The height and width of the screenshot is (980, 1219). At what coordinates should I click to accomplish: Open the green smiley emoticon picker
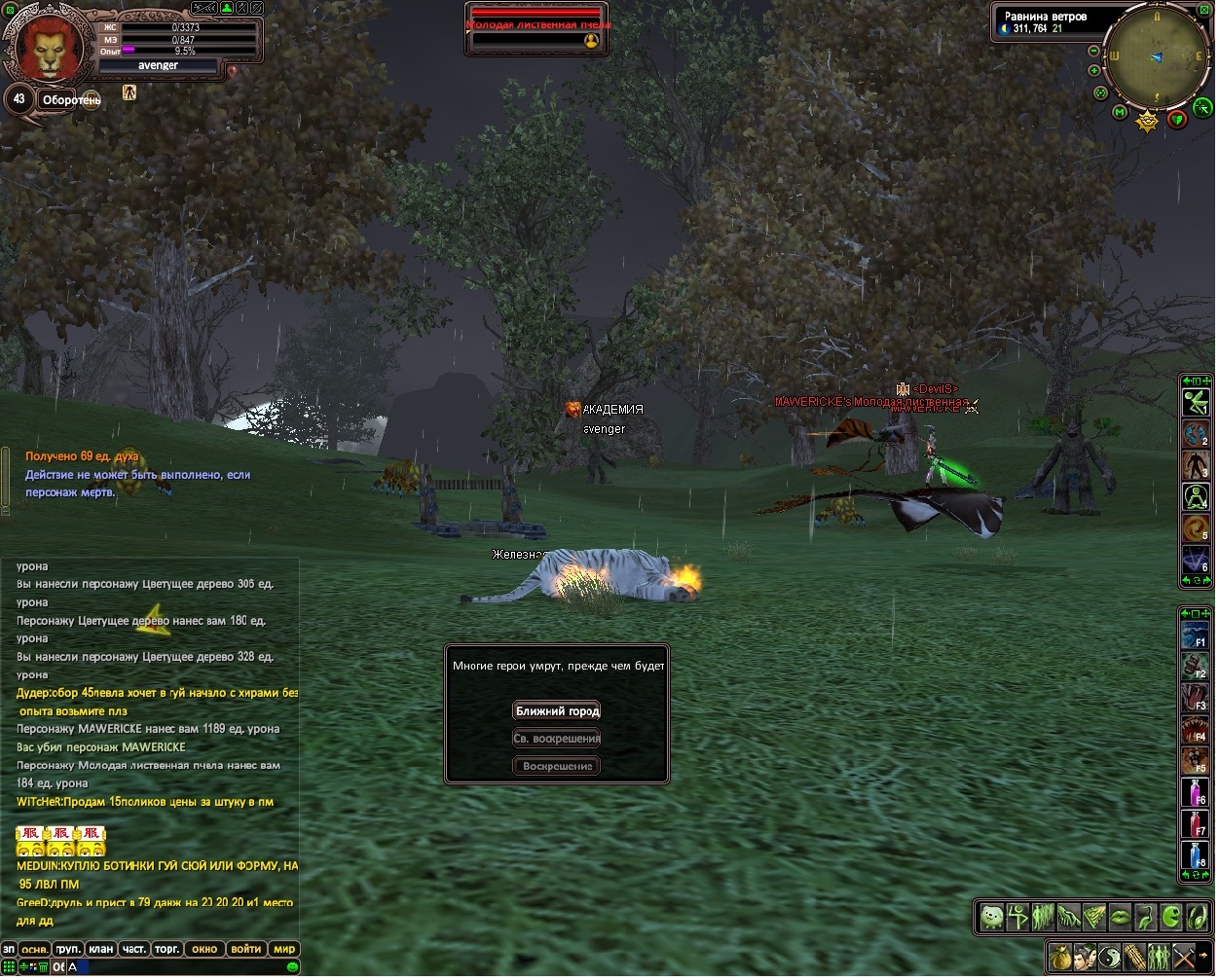(x=292, y=966)
